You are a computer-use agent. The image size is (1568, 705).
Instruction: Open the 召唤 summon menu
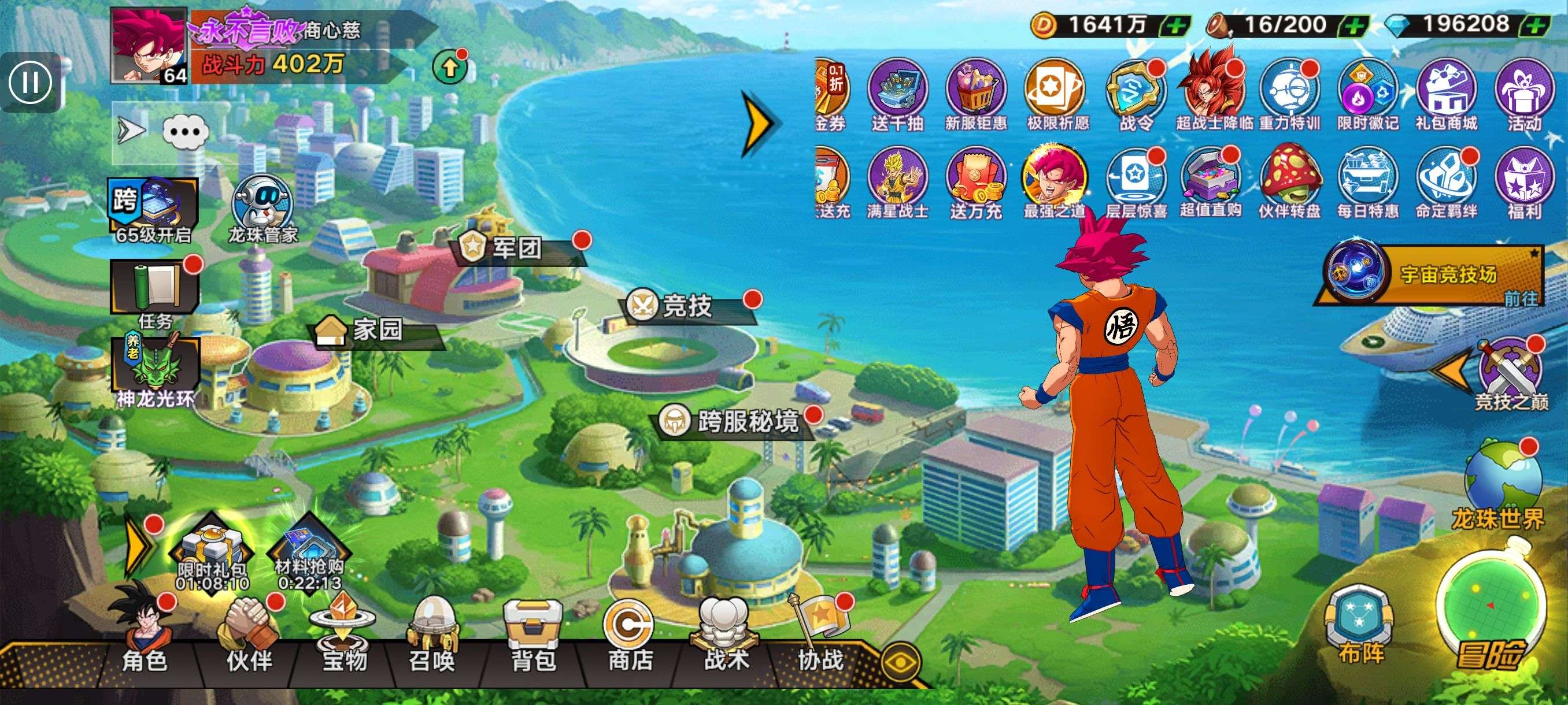(432, 636)
